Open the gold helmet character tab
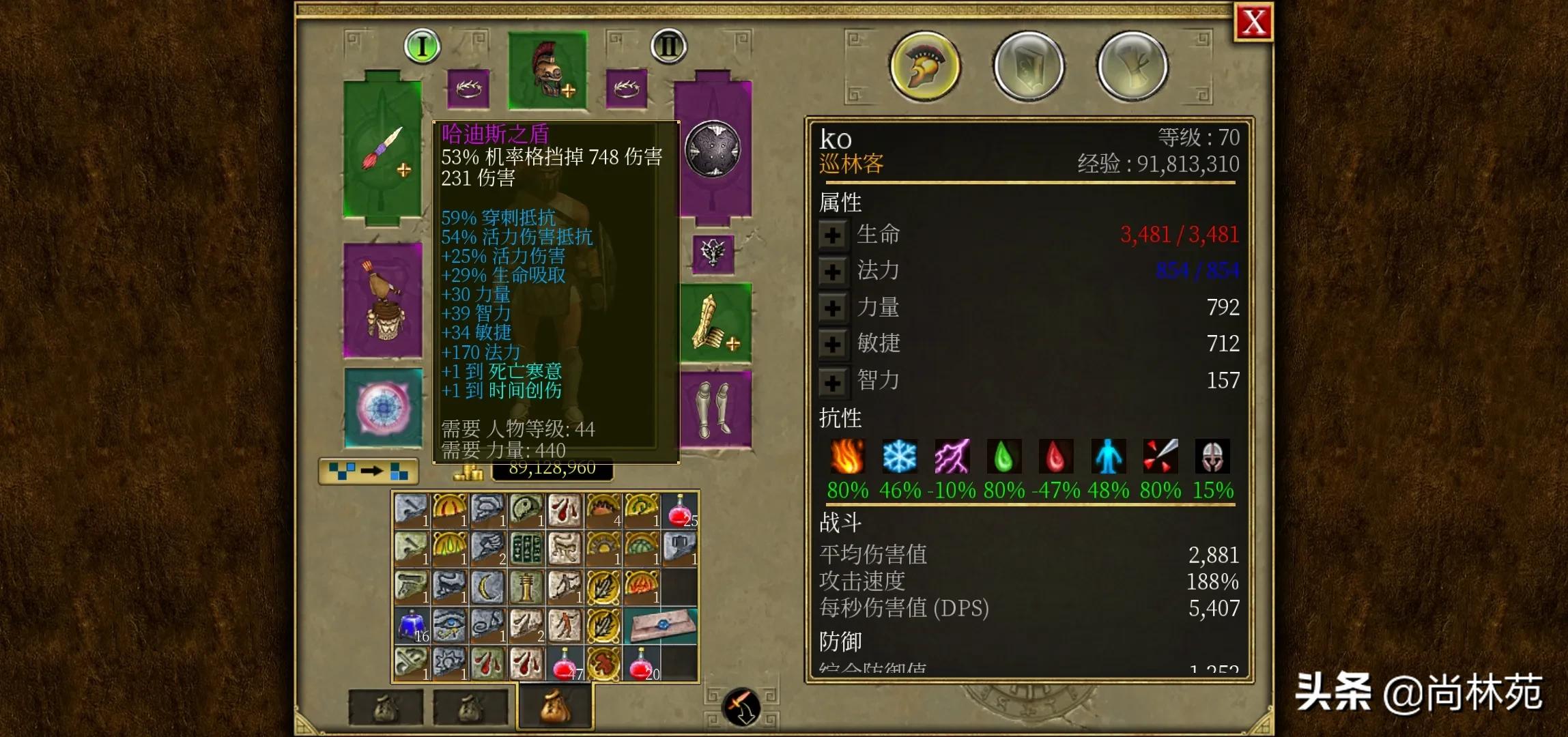 [x=925, y=66]
